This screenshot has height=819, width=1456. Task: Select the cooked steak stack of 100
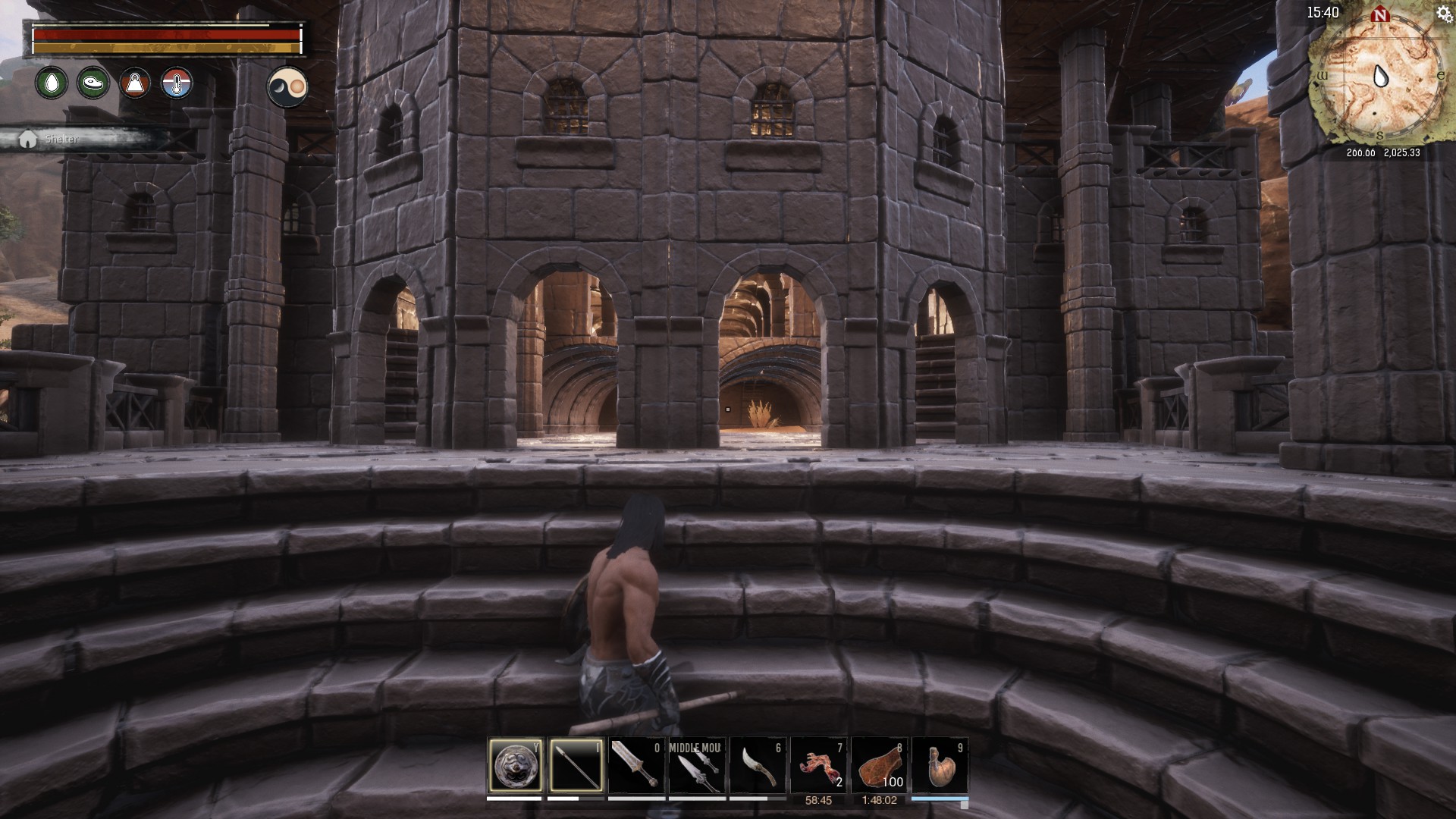[x=880, y=765]
